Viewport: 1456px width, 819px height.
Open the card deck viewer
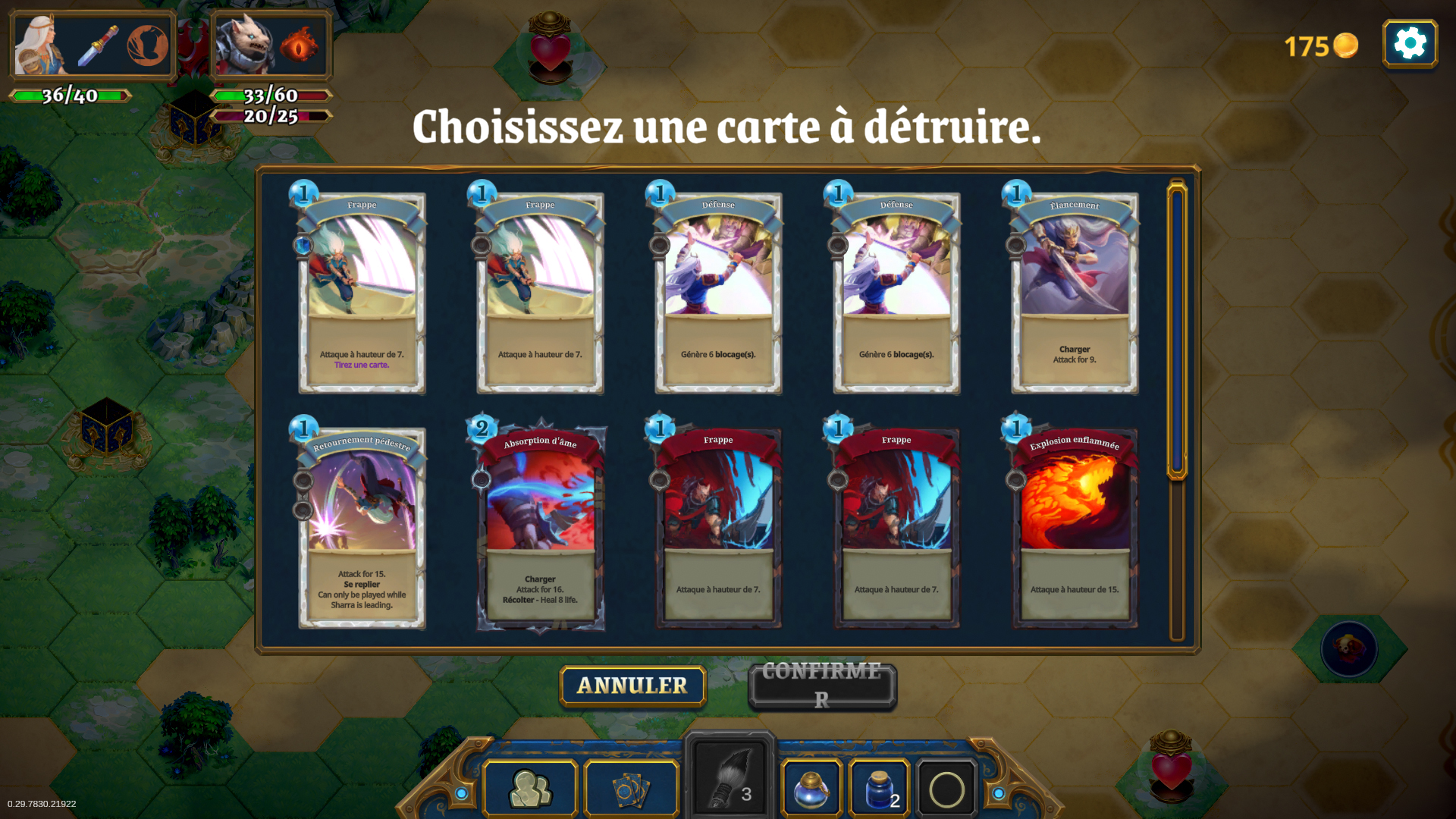pyautogui.click(x=631, y=789)
